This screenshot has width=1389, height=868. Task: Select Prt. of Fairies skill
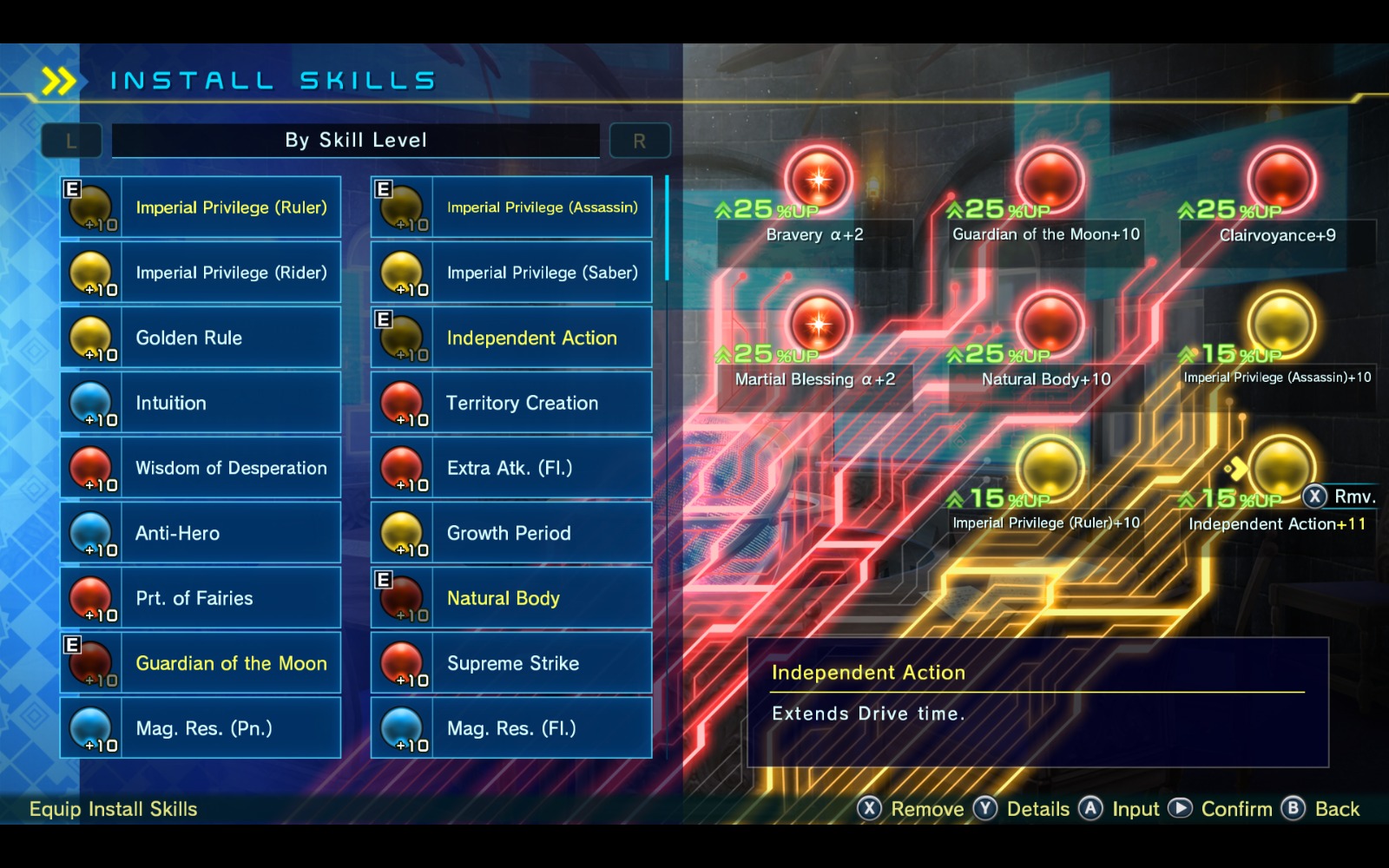(x=201, y=598)
